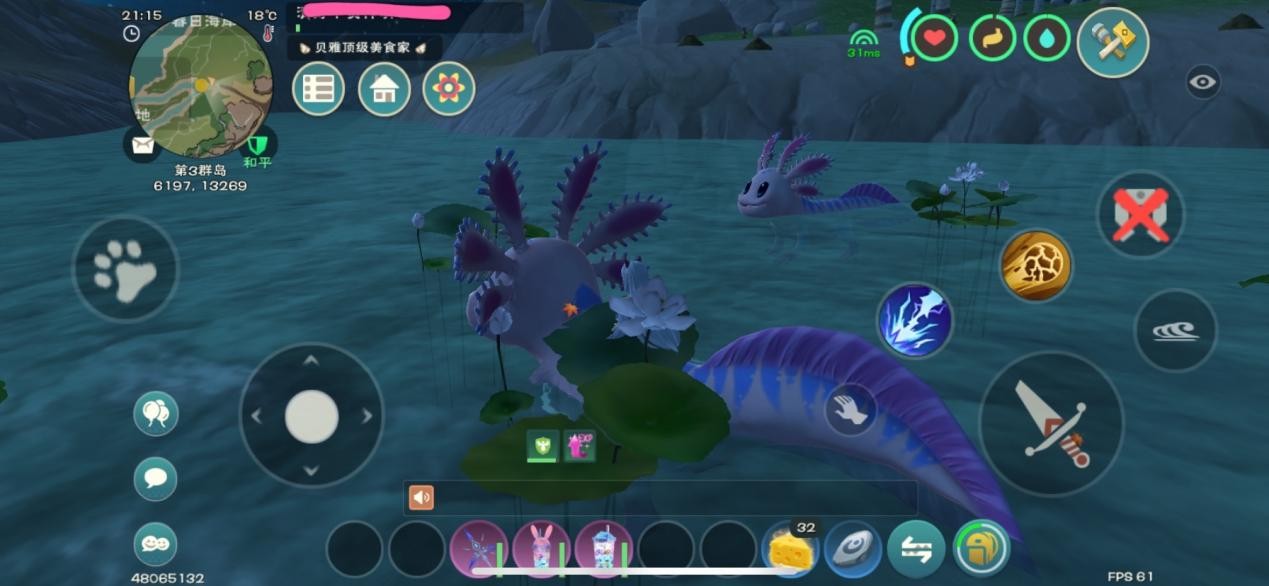This screenshot has height=586, width=1269.
Task: Toggle the green peace-mode shield
Action: (259, 145)
